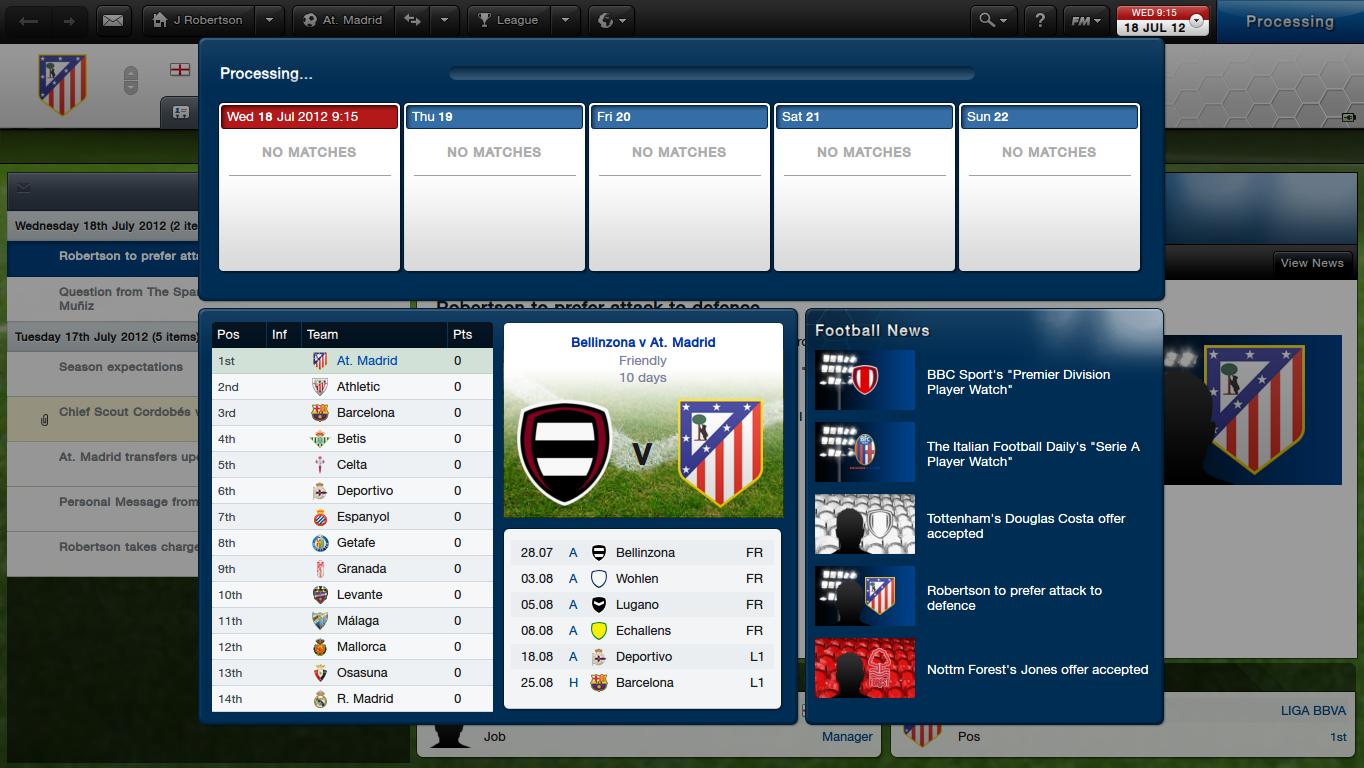The width and height of the screenshot is (1364, 768).
Task: Go forward using the right arrow icon
Action: 67,20
